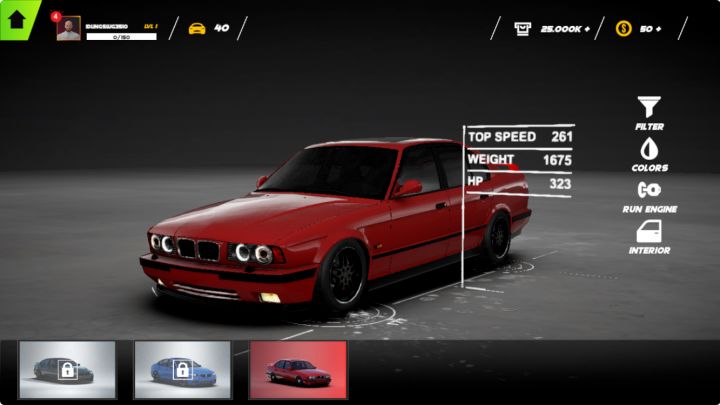Select the locked blue car thumbnail
Viewport: 720px width, 405px height.
182,370
